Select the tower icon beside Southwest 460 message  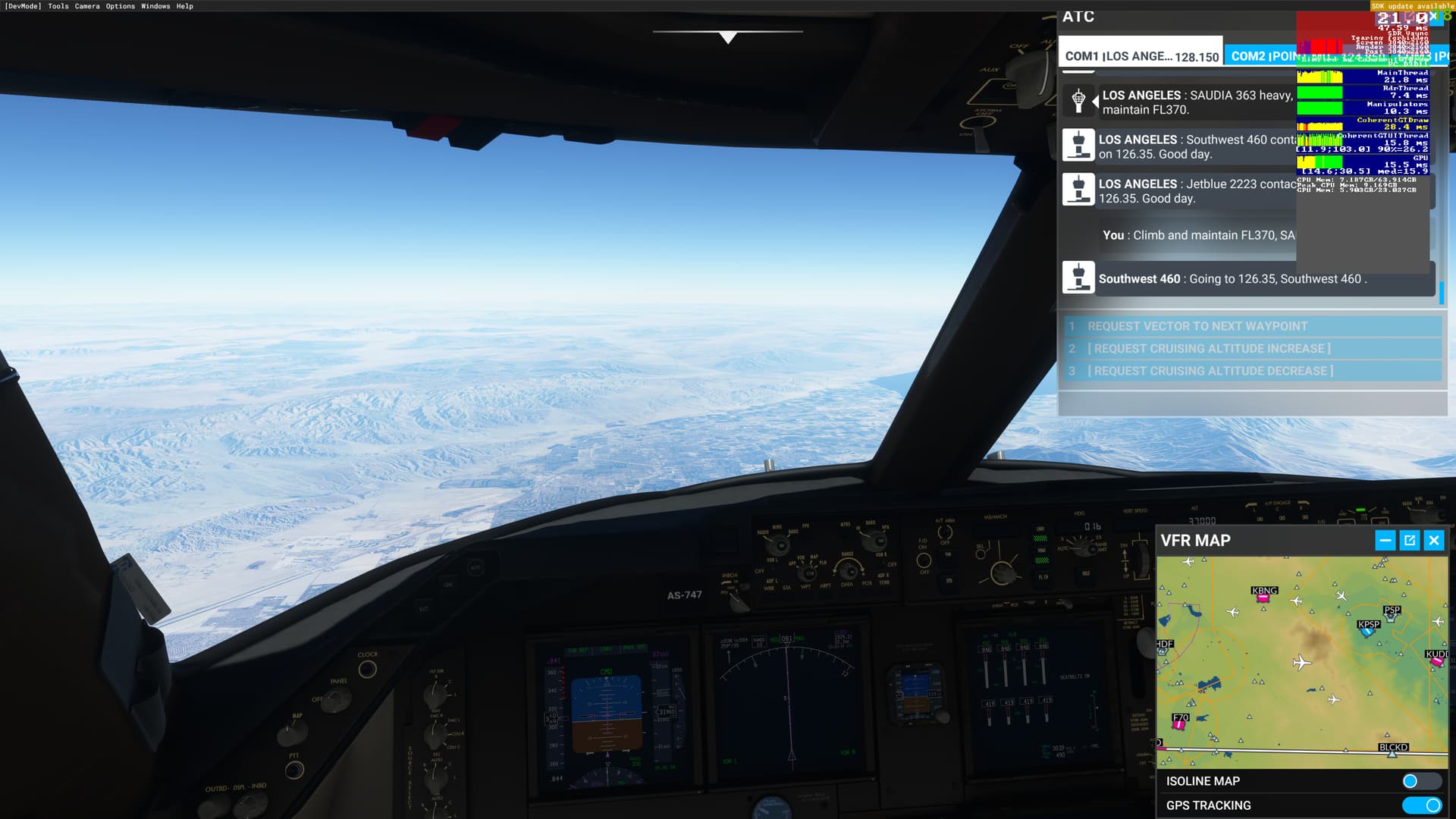pyautogui.click(x=1078, y=278)
